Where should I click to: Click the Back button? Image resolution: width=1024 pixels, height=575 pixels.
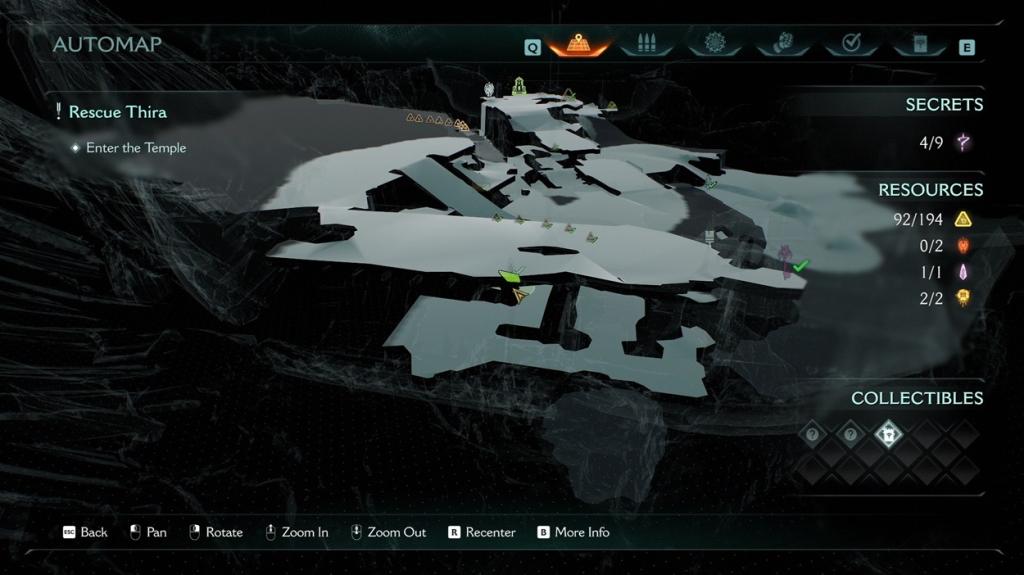[85, 532]
